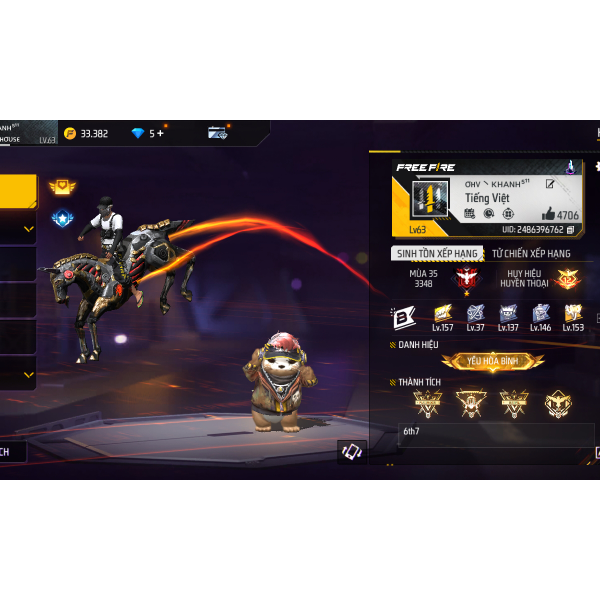View the Lv.37 weapon mastery icon
The height and width of the screenshot is (600, 600).
click(x=475, y=315)
